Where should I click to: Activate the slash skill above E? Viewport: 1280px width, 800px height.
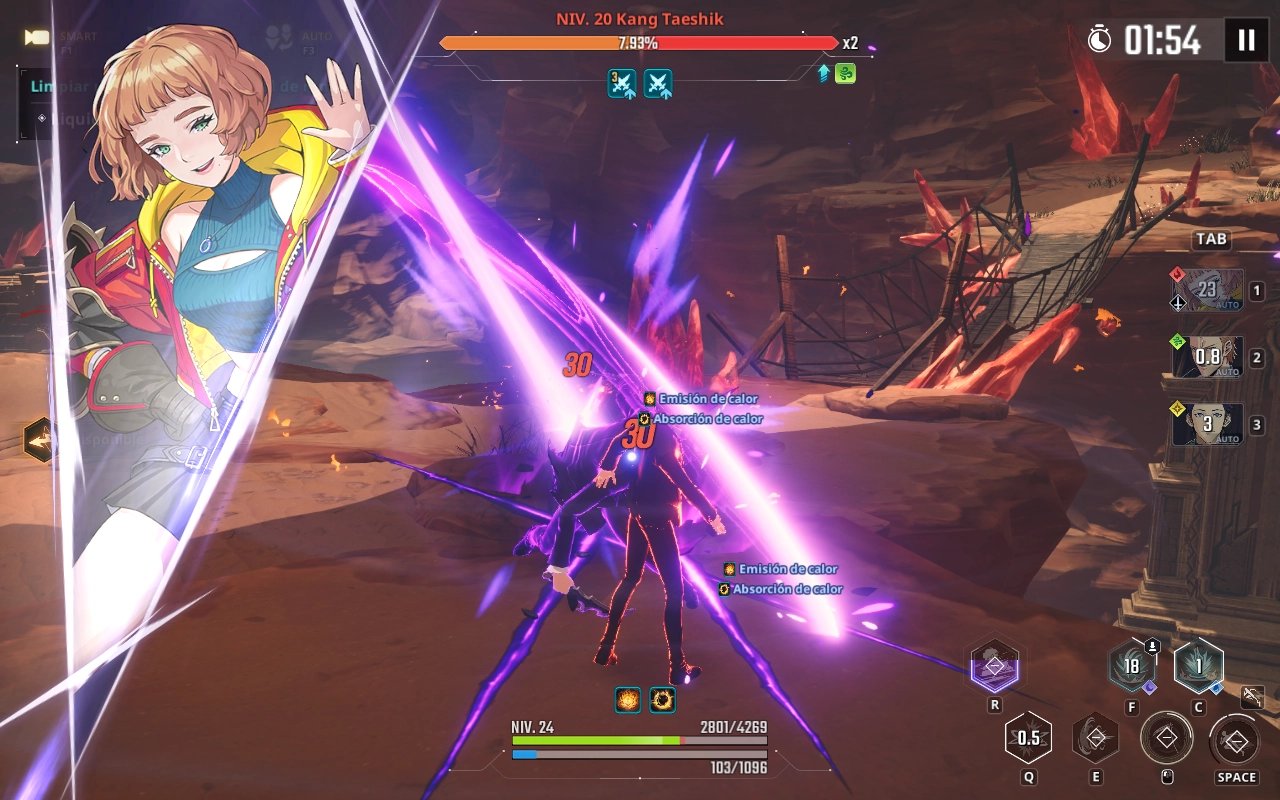point(1096,738)
